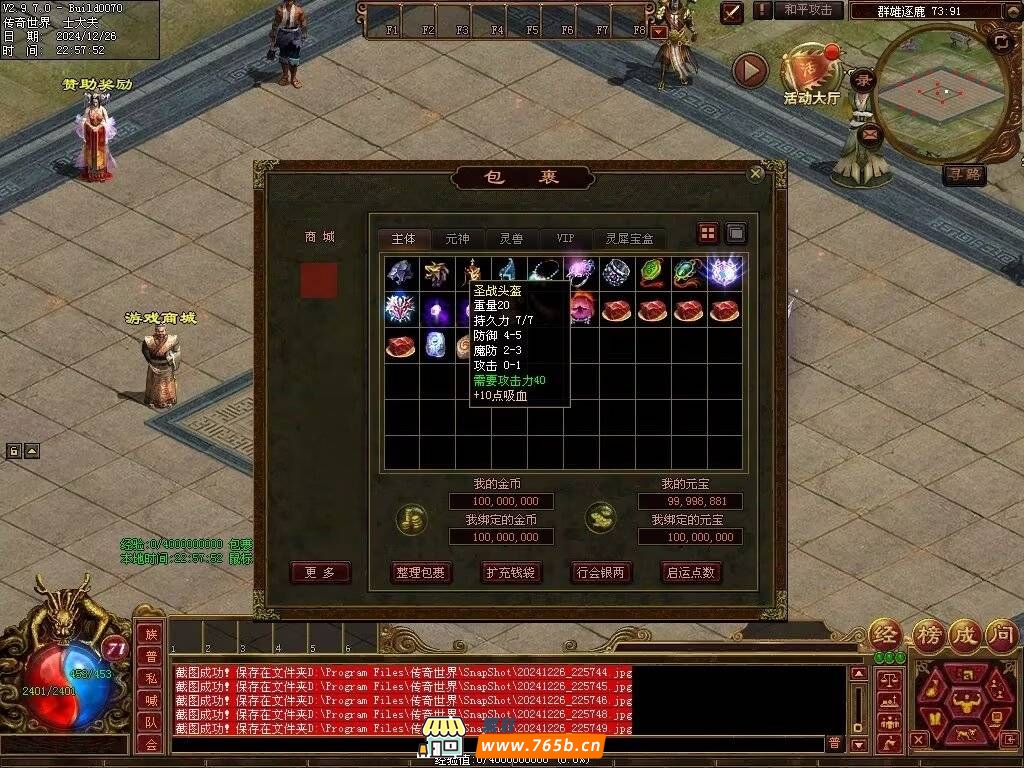Click the round play arrow button

pos(750,70)
